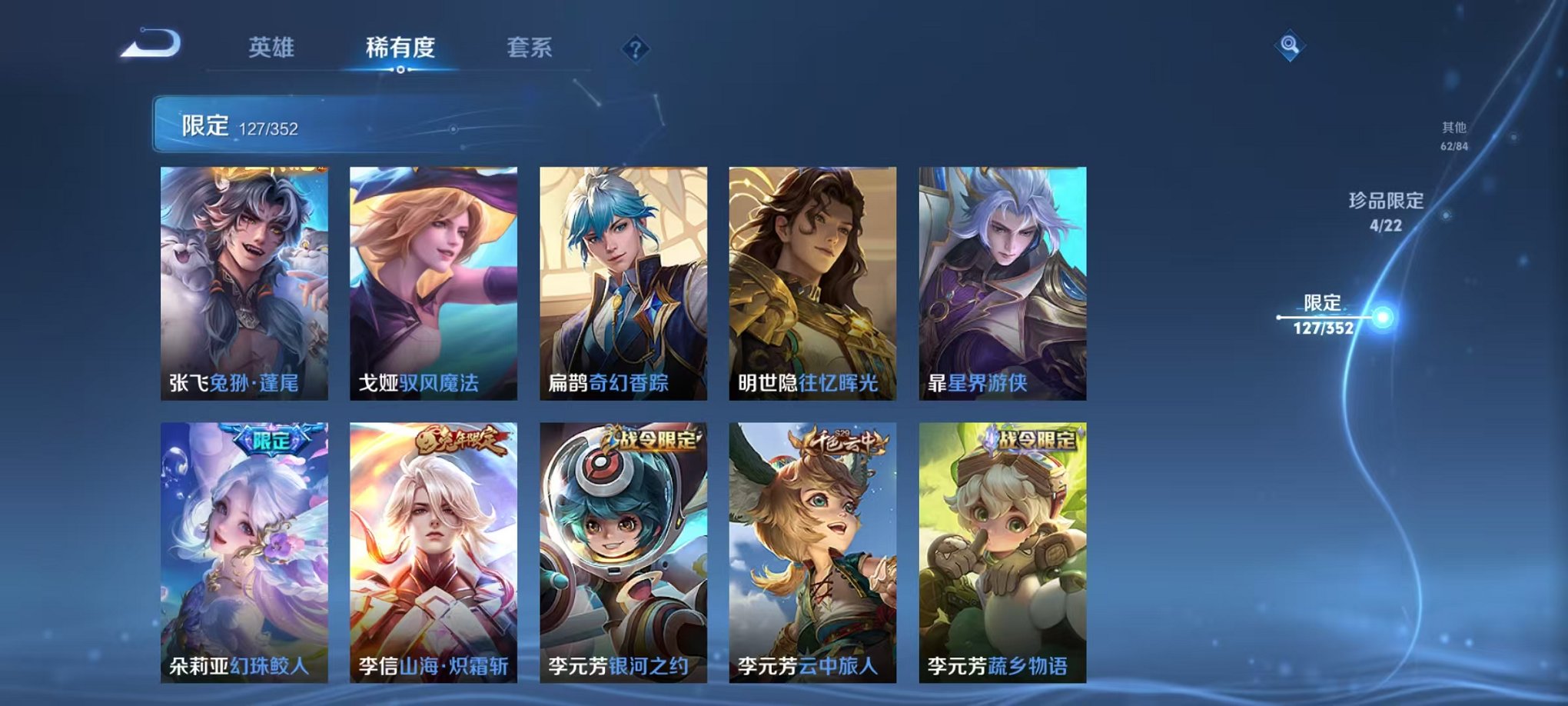This screenshot has width=1568, height=706.
Task: Switch to the 套系 tab
Action: 530,48
